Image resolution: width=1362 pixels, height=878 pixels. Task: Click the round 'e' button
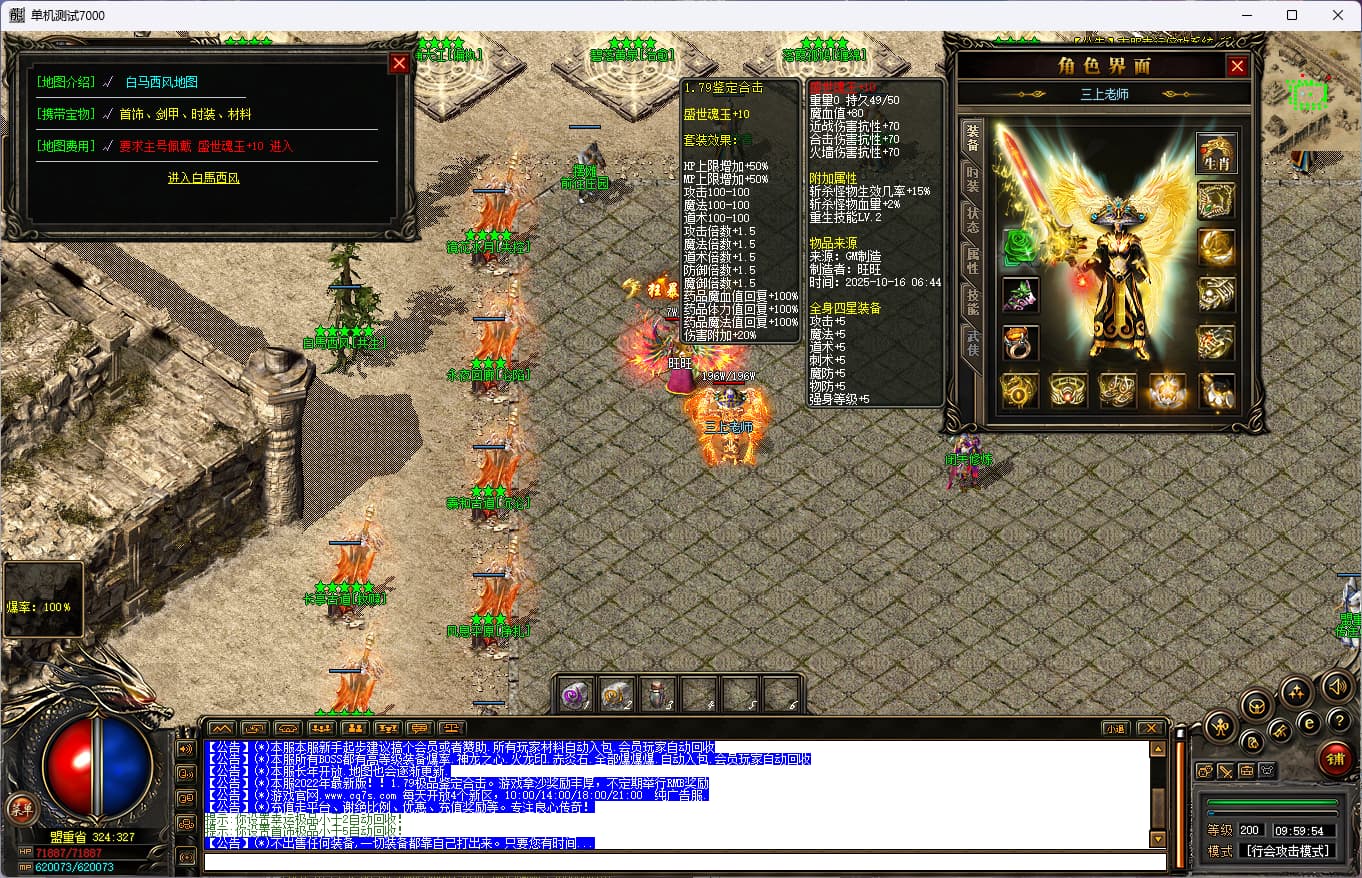(1308, 722)
